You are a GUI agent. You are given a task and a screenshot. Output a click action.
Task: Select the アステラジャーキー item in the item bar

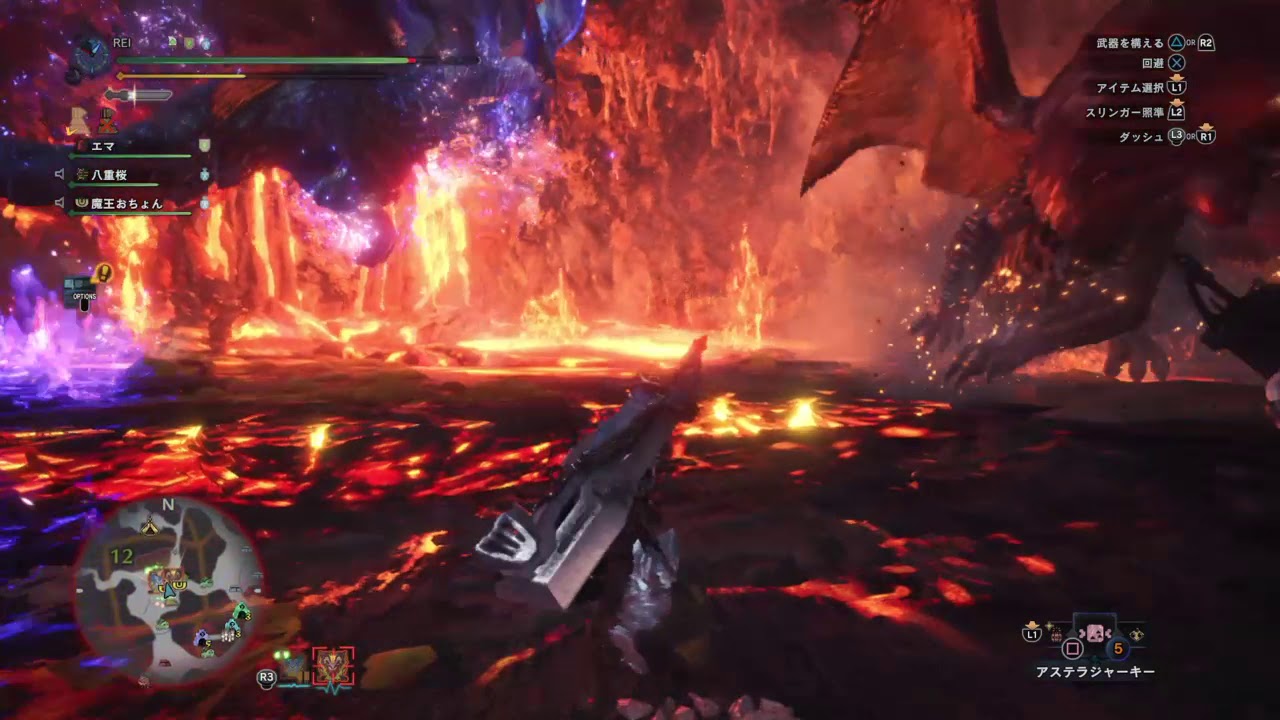(1094, 633)
